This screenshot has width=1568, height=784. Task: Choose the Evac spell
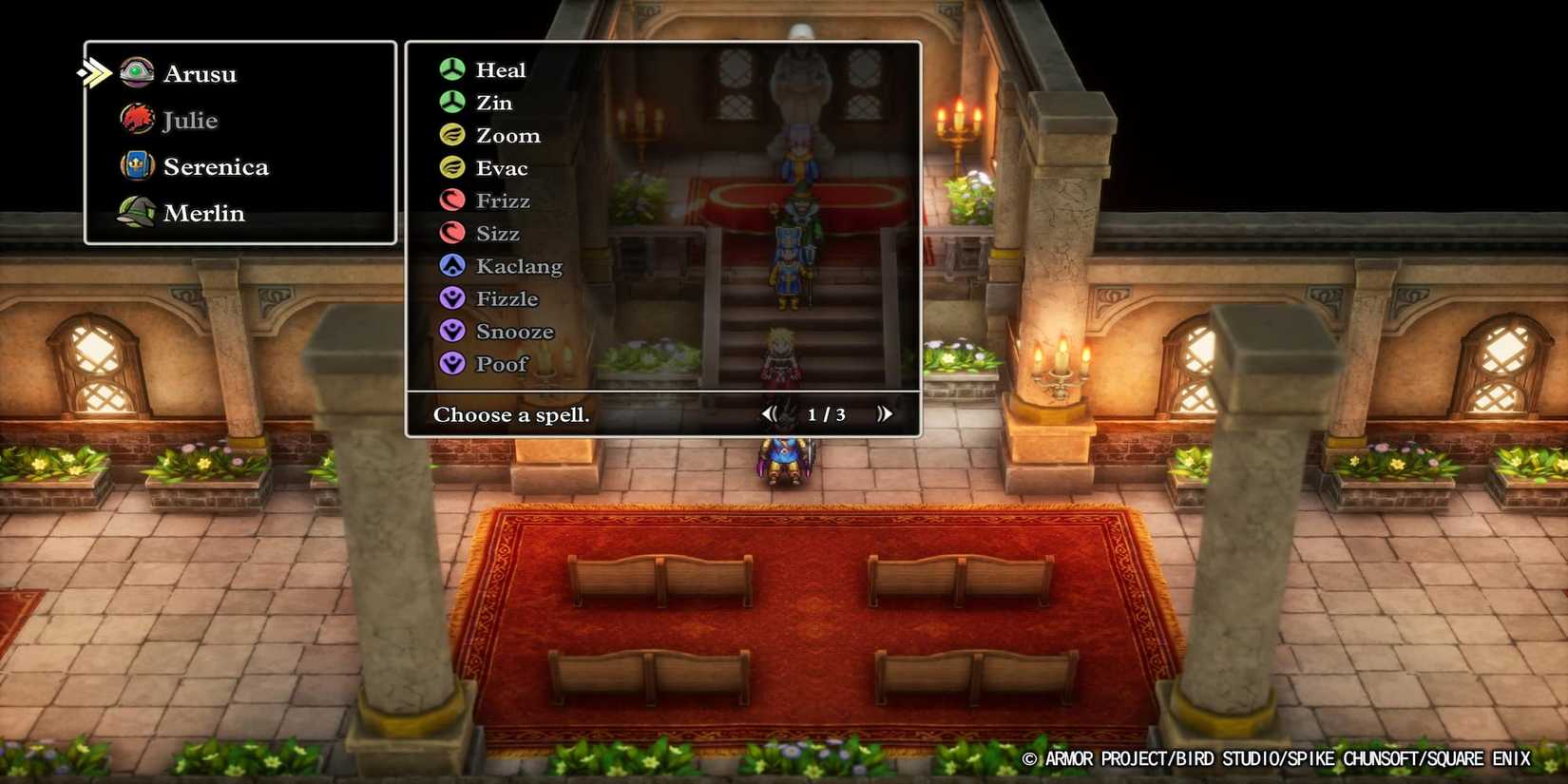(502, 167)
